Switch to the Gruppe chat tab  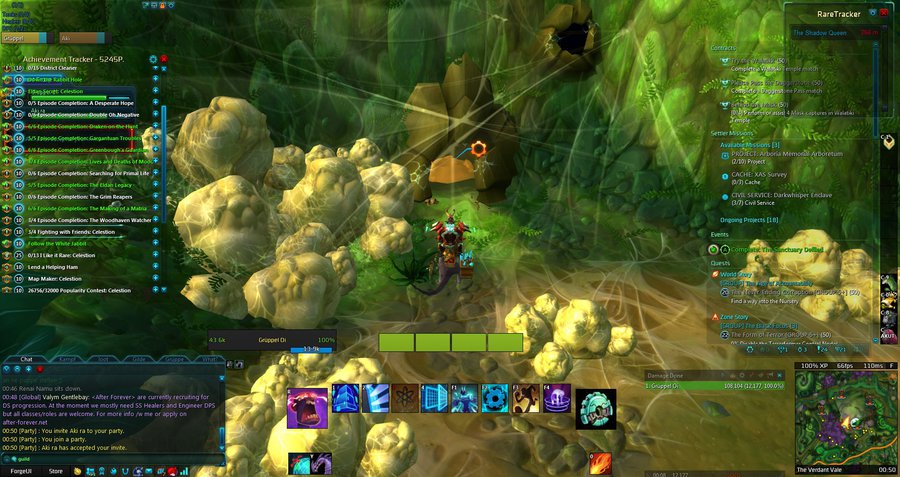pyautogui.click(x=173, y=358)
